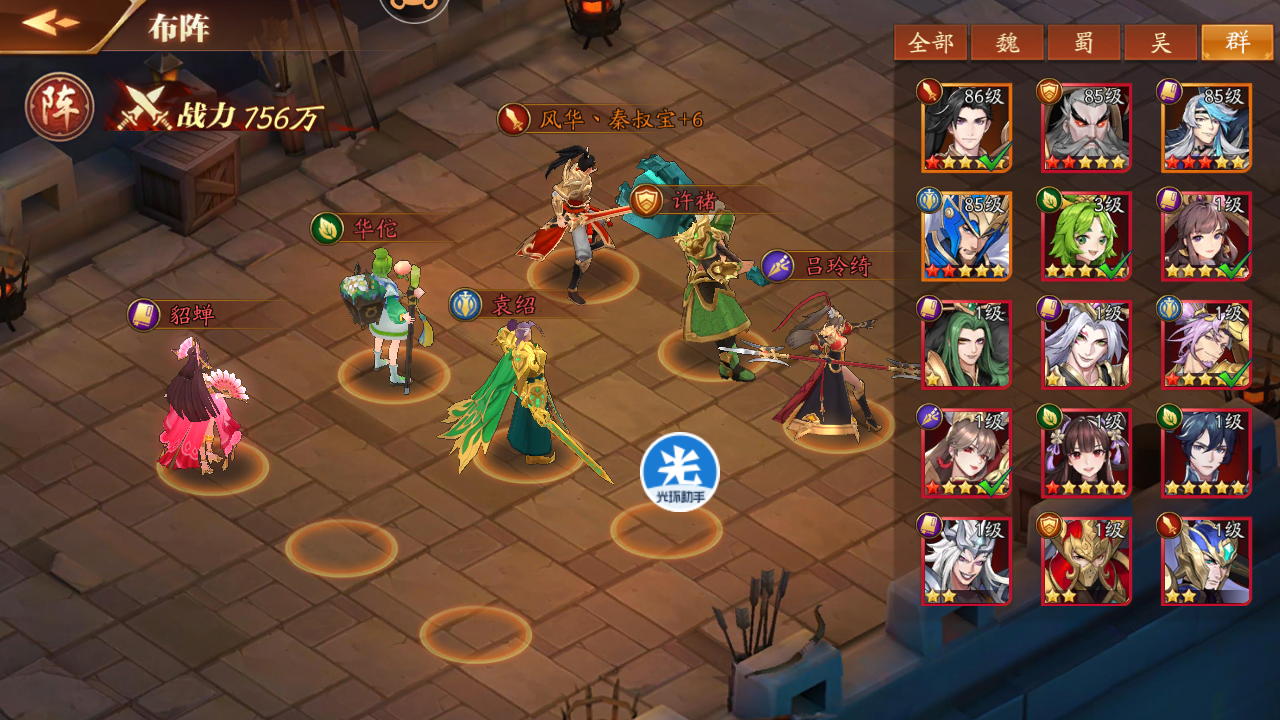1280x720 pixels.
Task: Show all heroes with 全部 tab
Action: (x=930, y=43)
